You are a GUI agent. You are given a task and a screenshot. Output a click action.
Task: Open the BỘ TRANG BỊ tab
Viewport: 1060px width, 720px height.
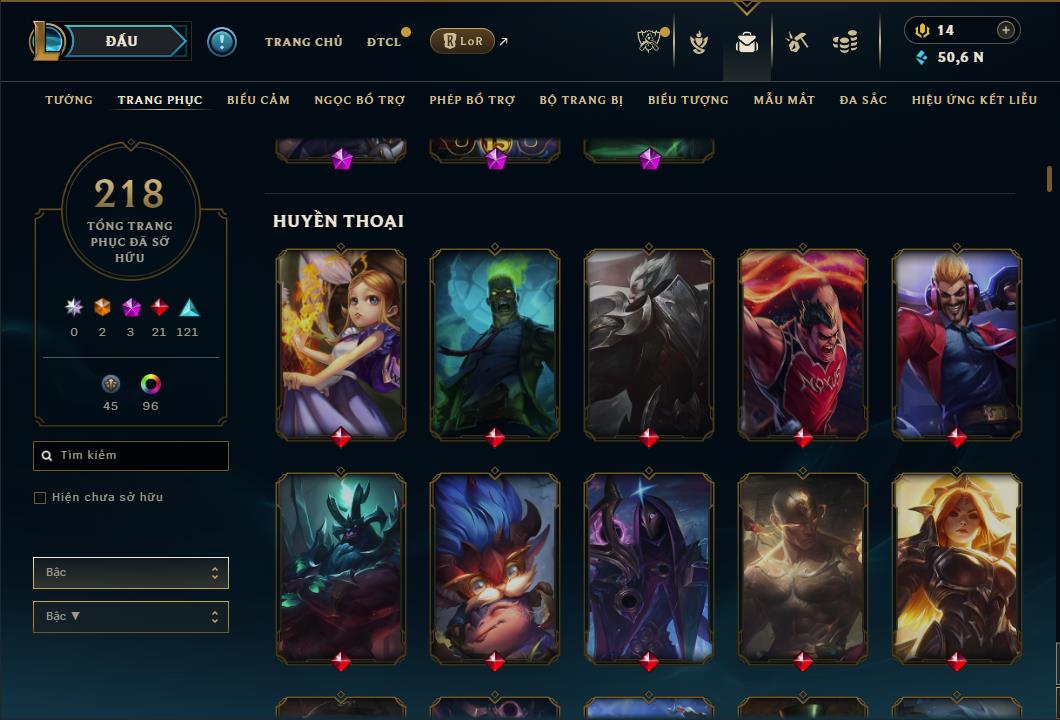pos(581,100)
